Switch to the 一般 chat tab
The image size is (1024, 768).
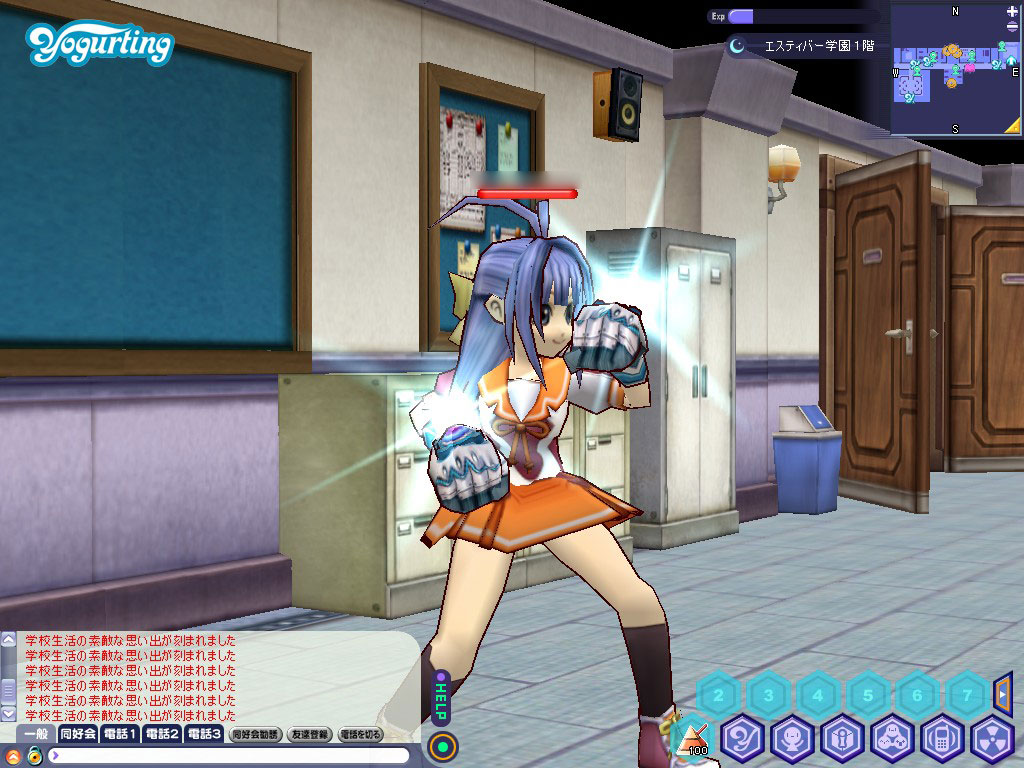37,734
